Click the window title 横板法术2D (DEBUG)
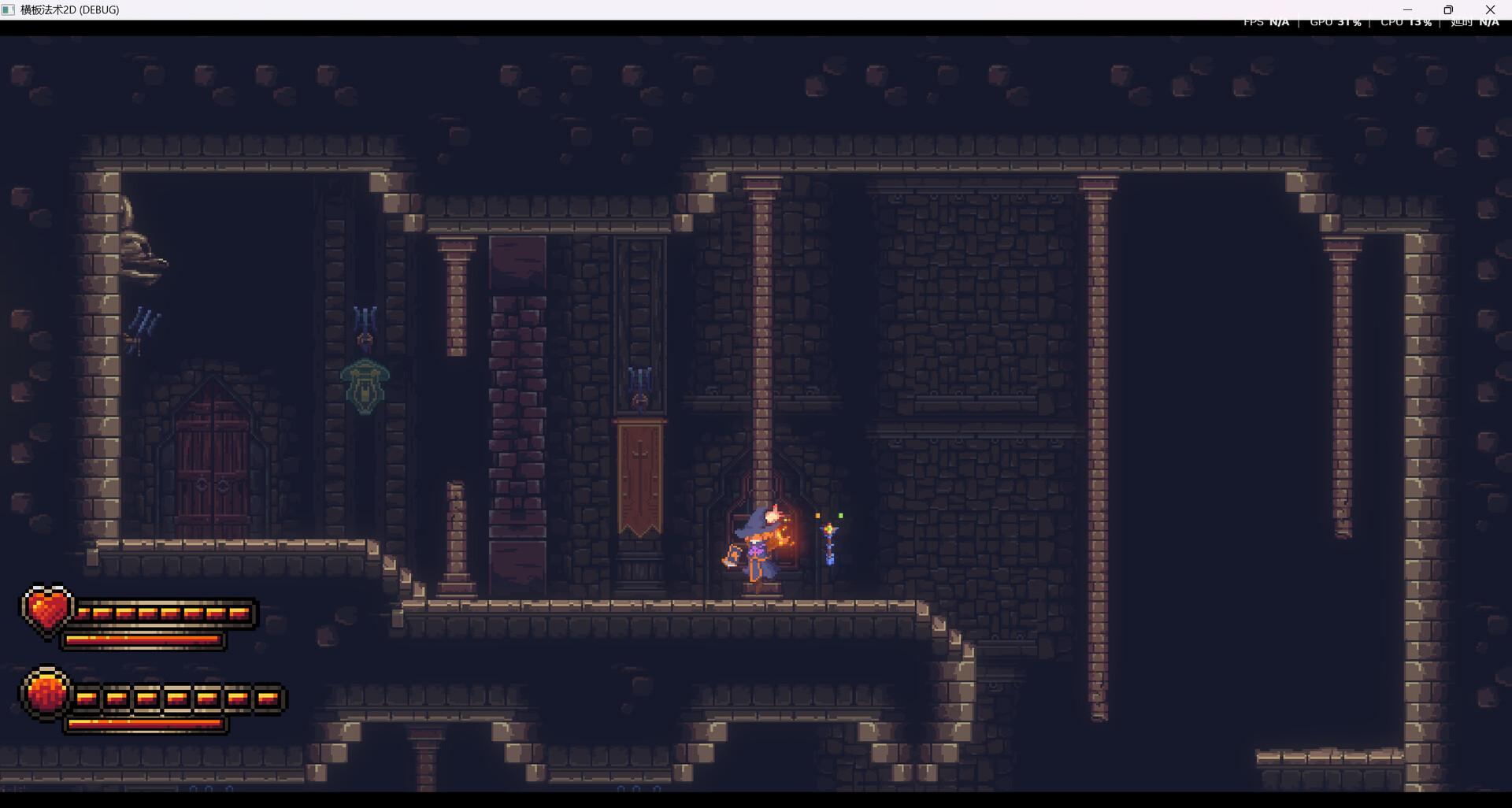Screen dimensions: 1512x808 point(69,9)
